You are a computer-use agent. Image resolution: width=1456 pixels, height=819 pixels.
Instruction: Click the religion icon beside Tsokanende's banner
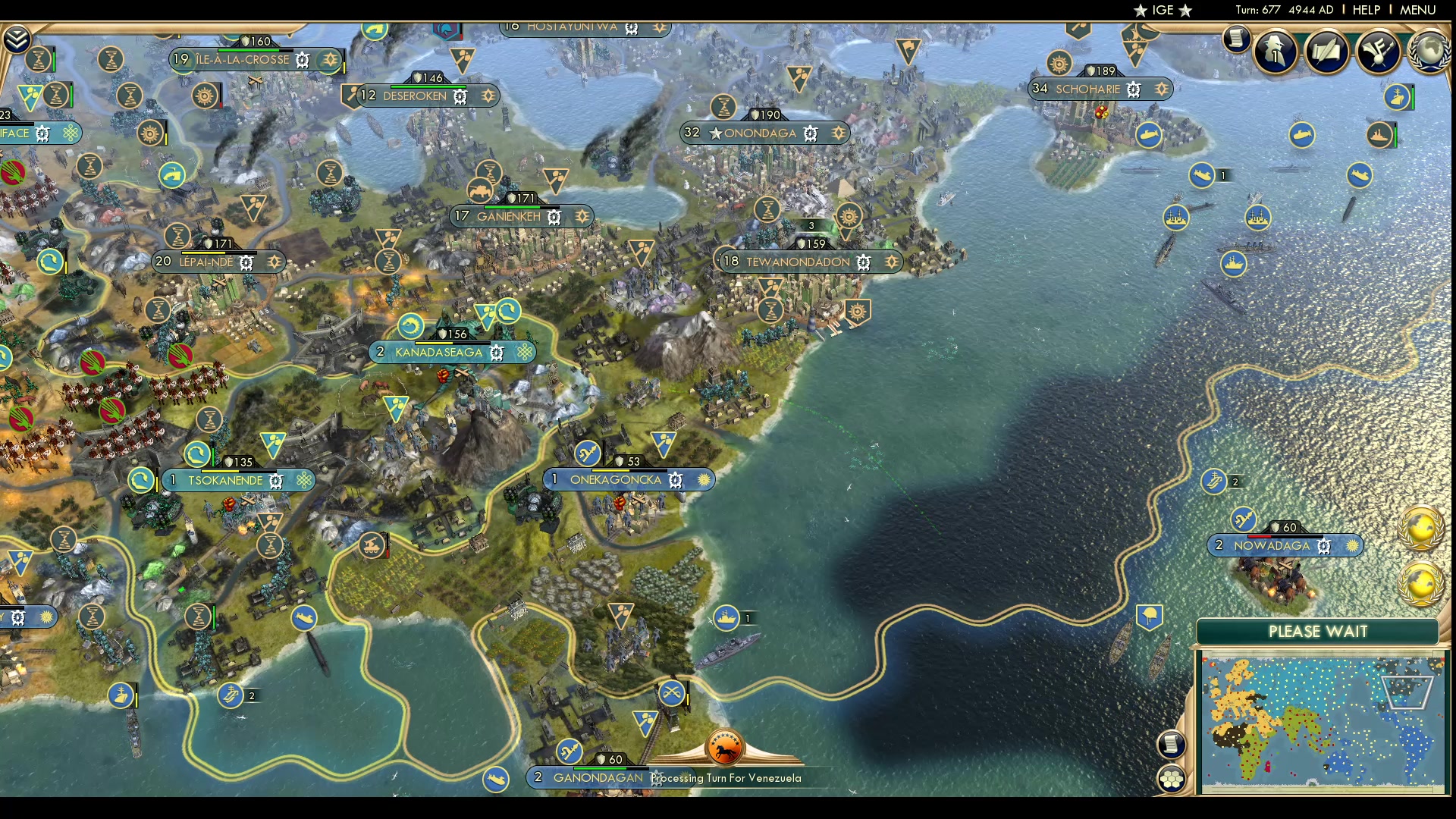(x=303, y=480)
